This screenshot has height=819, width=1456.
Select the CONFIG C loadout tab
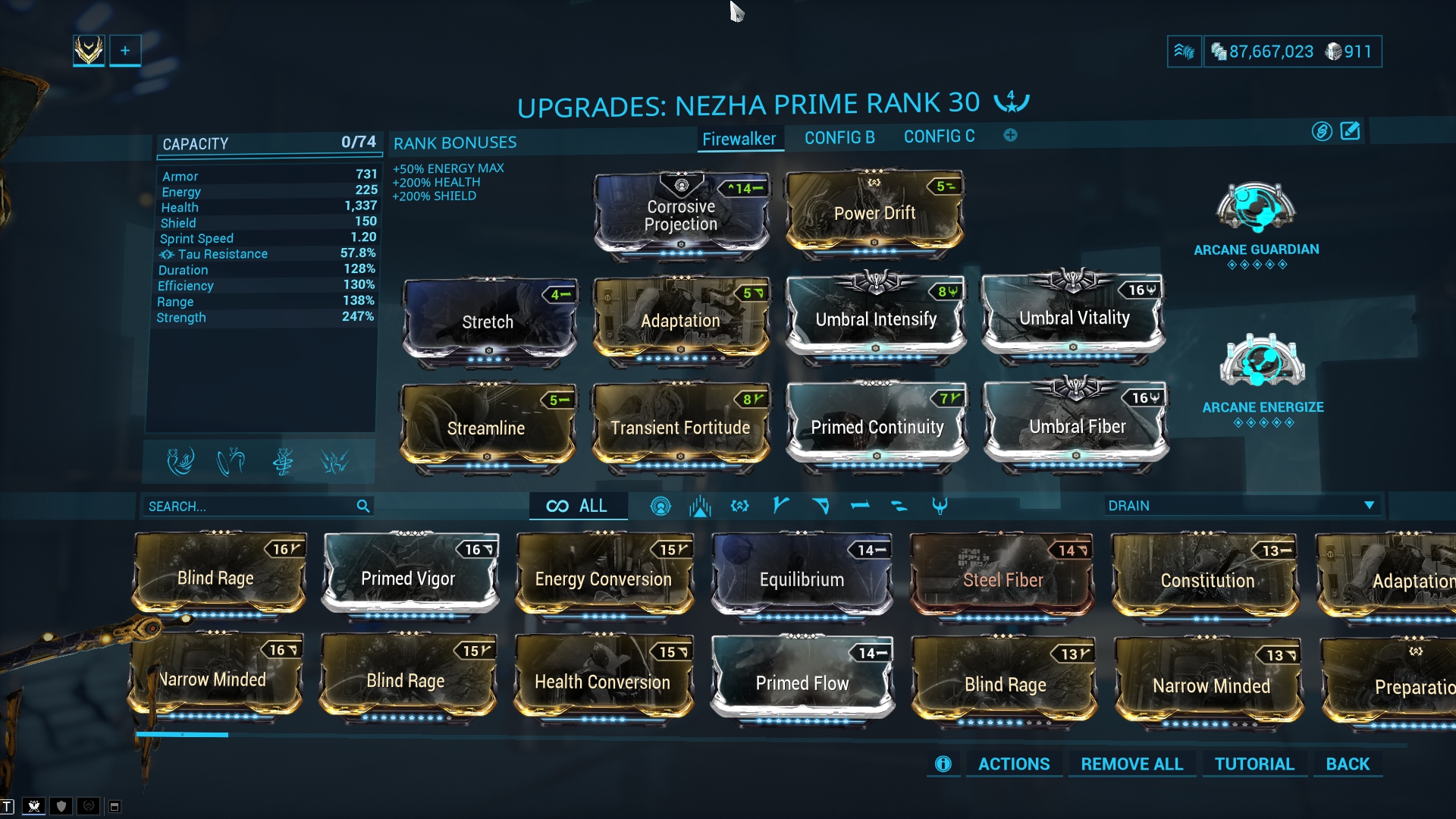click(939, 136)
